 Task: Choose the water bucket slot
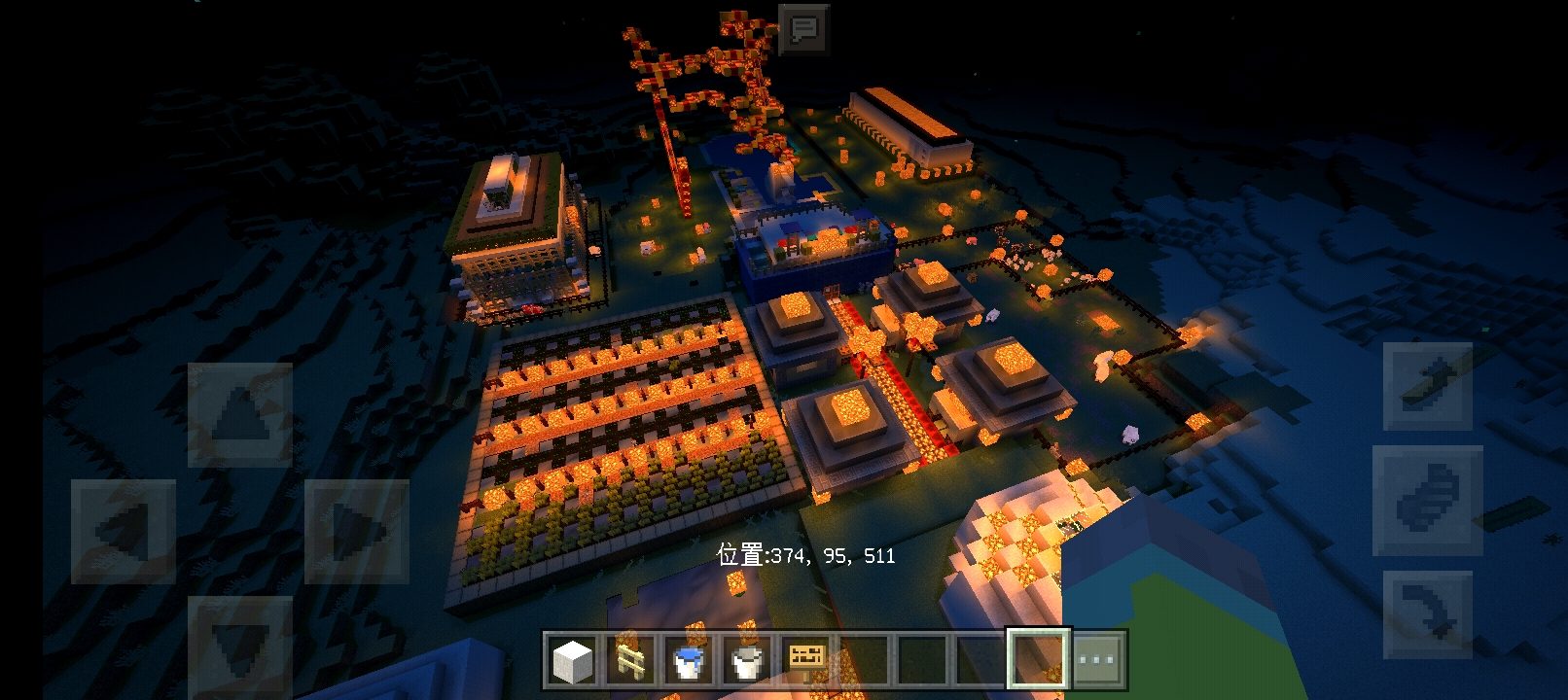coord(690,660)
